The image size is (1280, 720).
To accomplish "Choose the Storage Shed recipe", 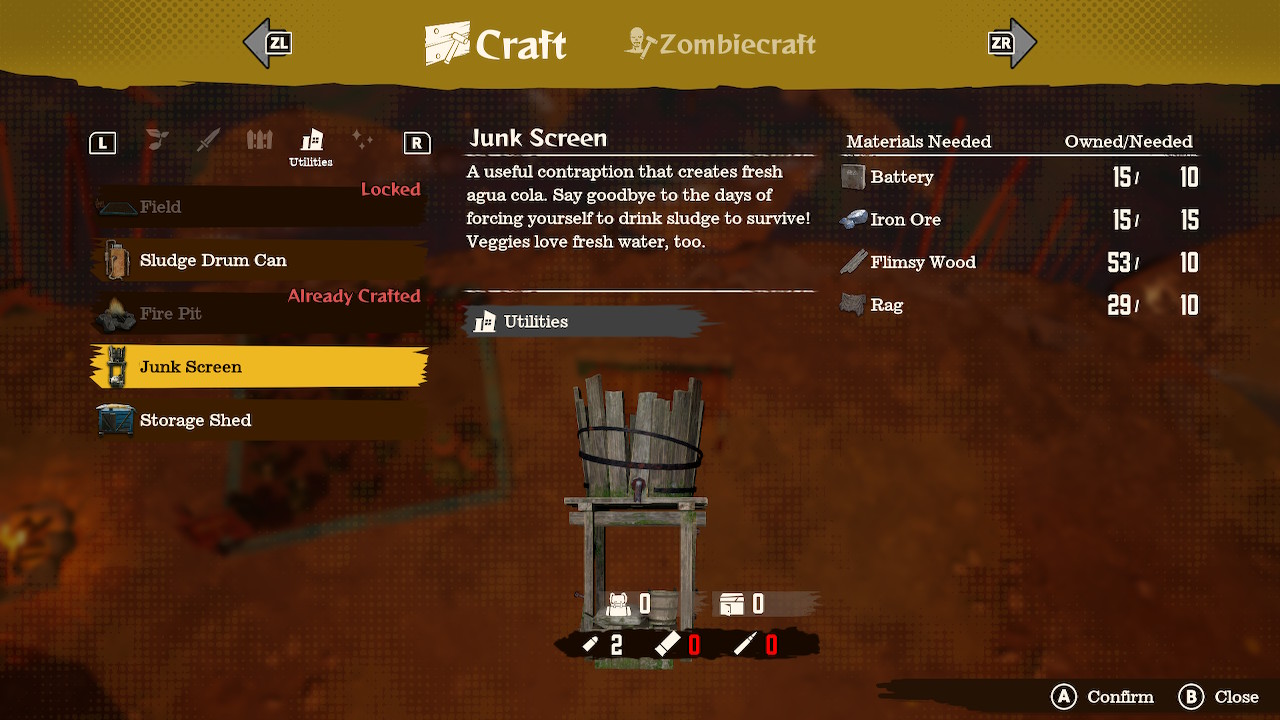I will coord(258,420).
